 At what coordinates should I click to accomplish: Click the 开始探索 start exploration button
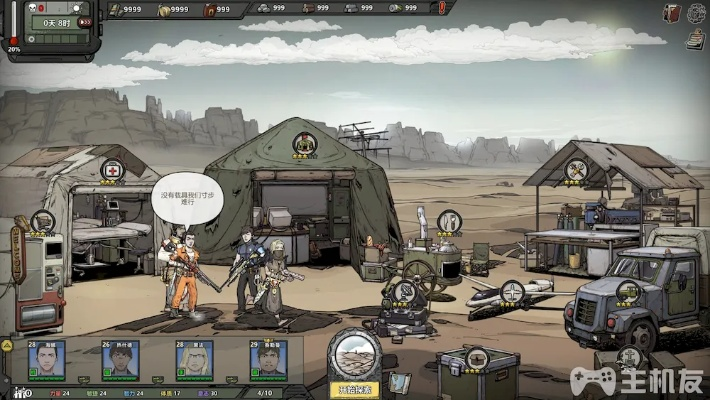356,389
